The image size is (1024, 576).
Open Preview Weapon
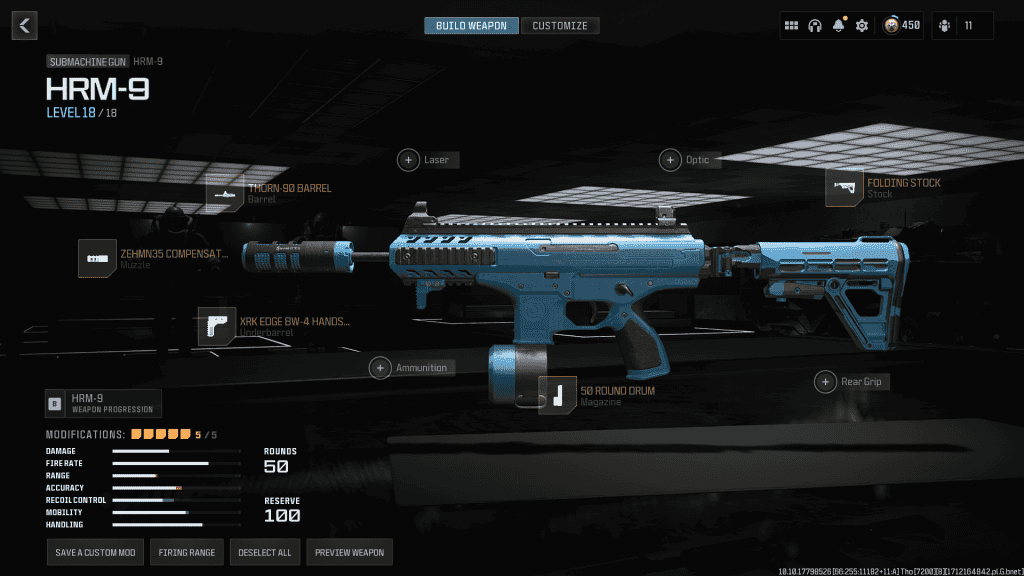(x=348, y=552)
